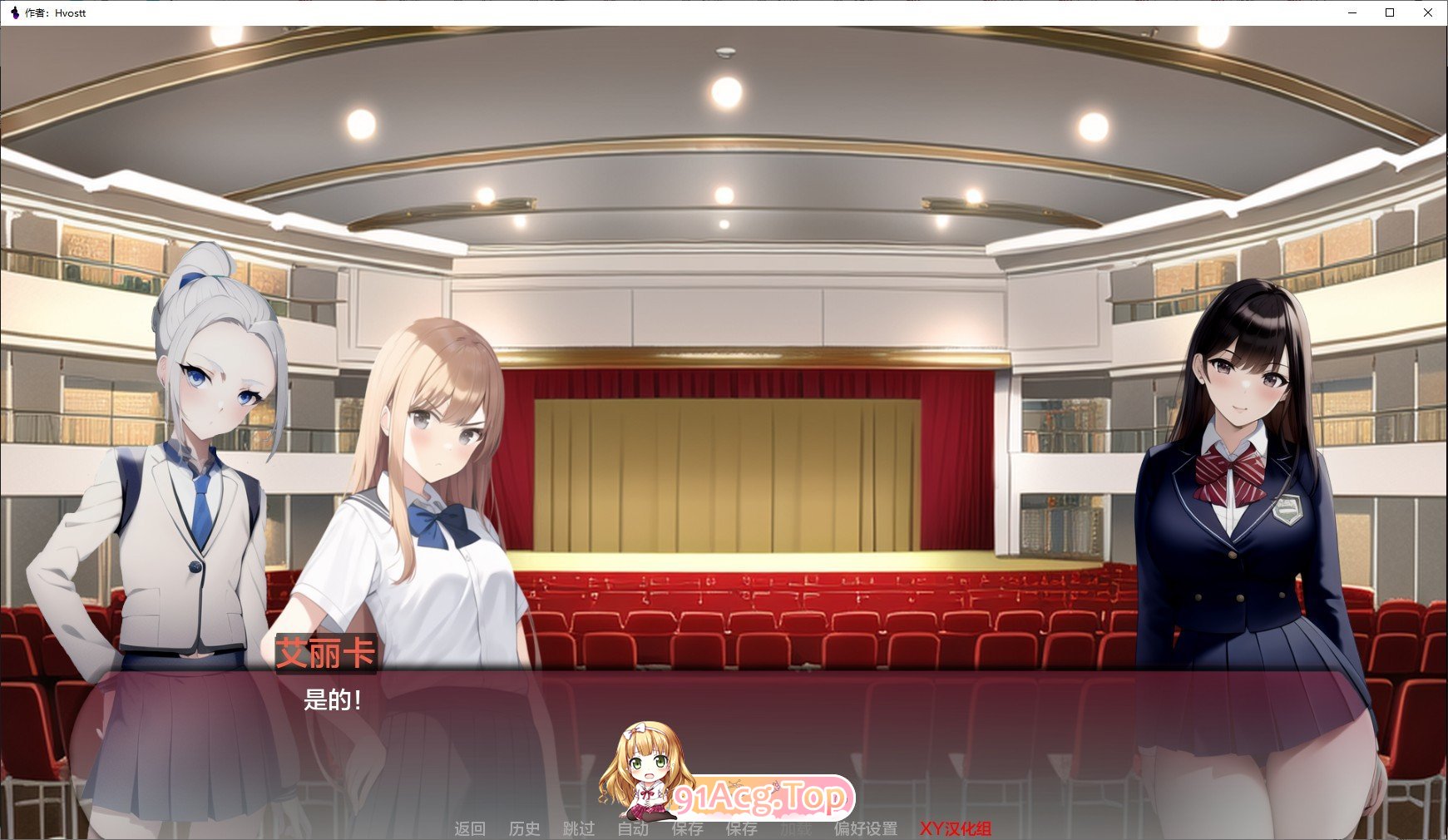Screen dimensions: 1448x840
Task: Click the speaker name label 艾丽卡
Action: tap(324, 655)
